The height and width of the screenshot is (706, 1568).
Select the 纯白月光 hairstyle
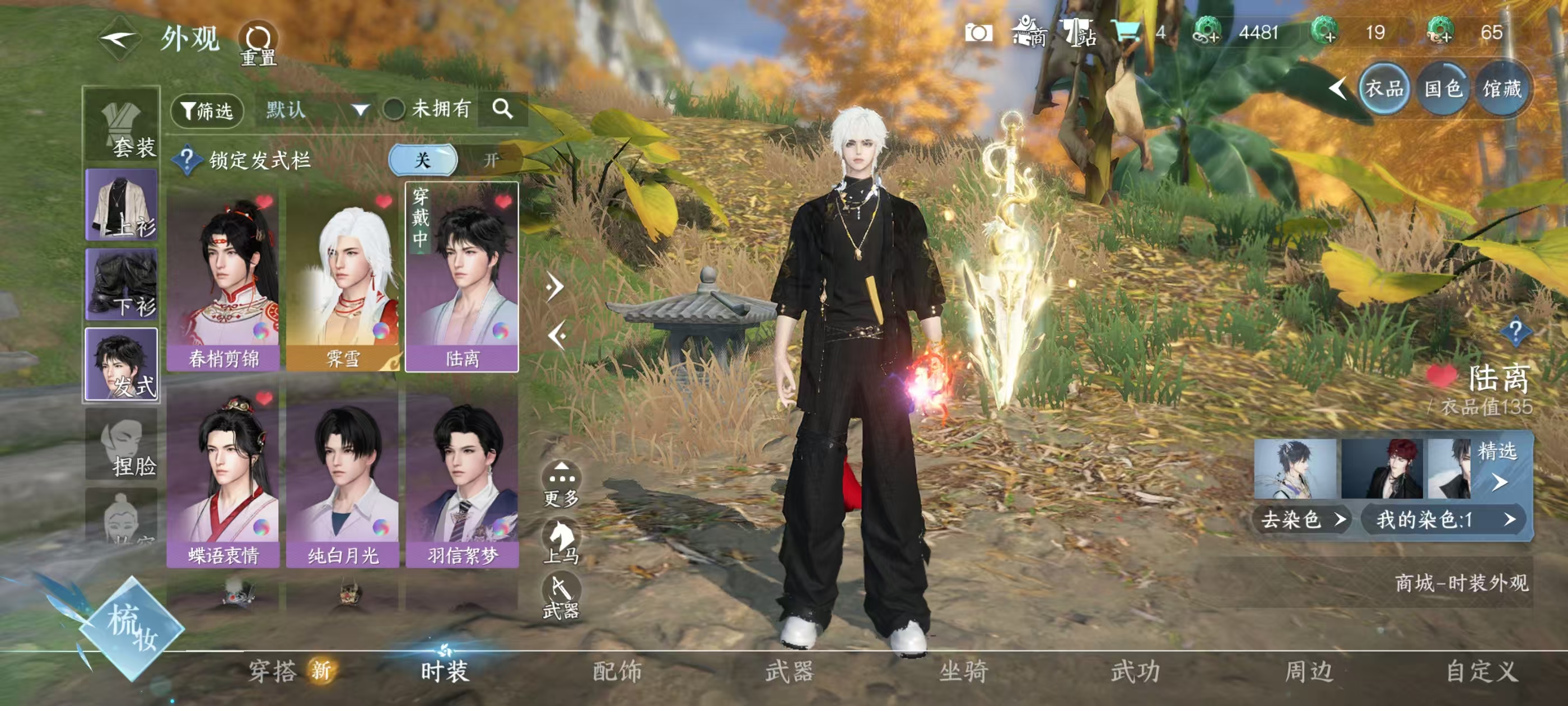(343, 475)
